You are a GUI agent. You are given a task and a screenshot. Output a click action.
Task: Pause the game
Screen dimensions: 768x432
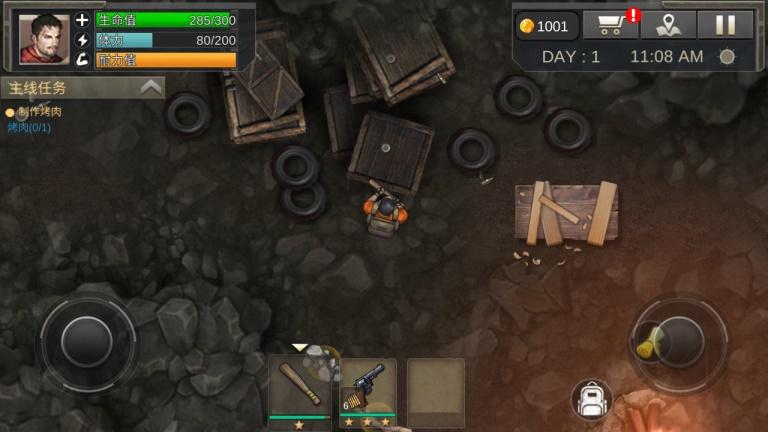point(724,26)
